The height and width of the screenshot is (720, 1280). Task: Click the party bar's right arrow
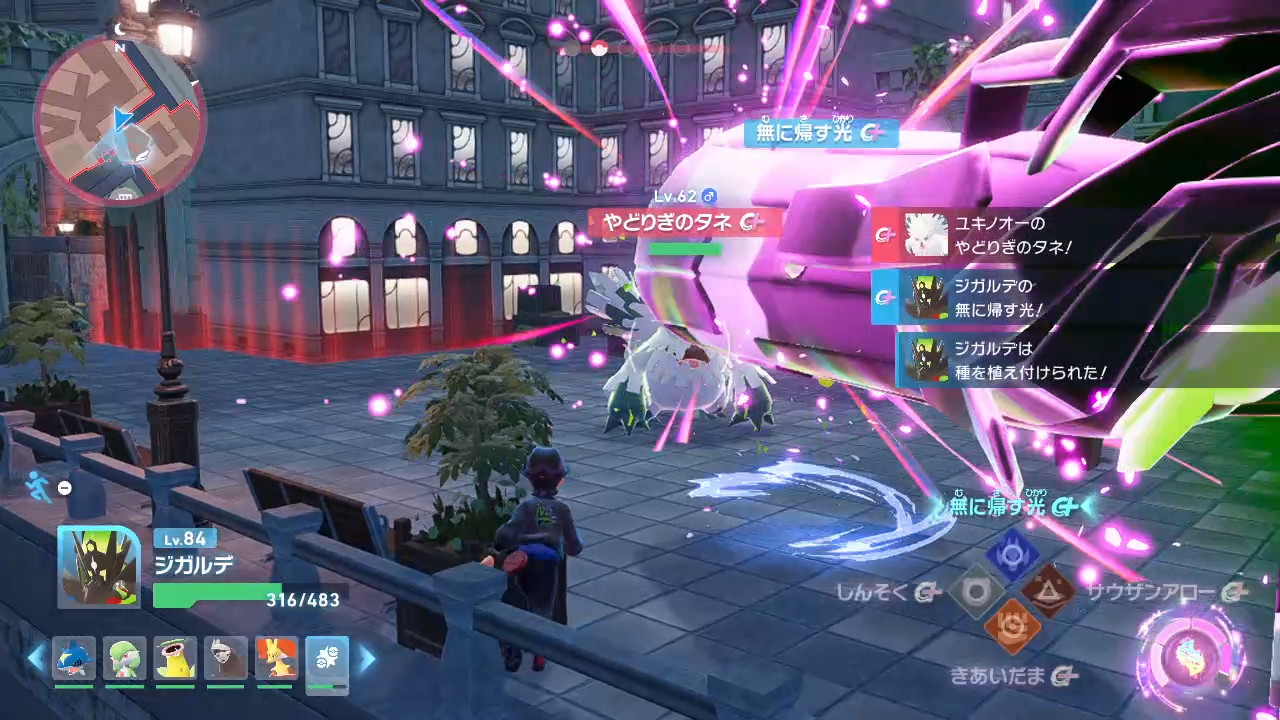click(x=367, y=658)
